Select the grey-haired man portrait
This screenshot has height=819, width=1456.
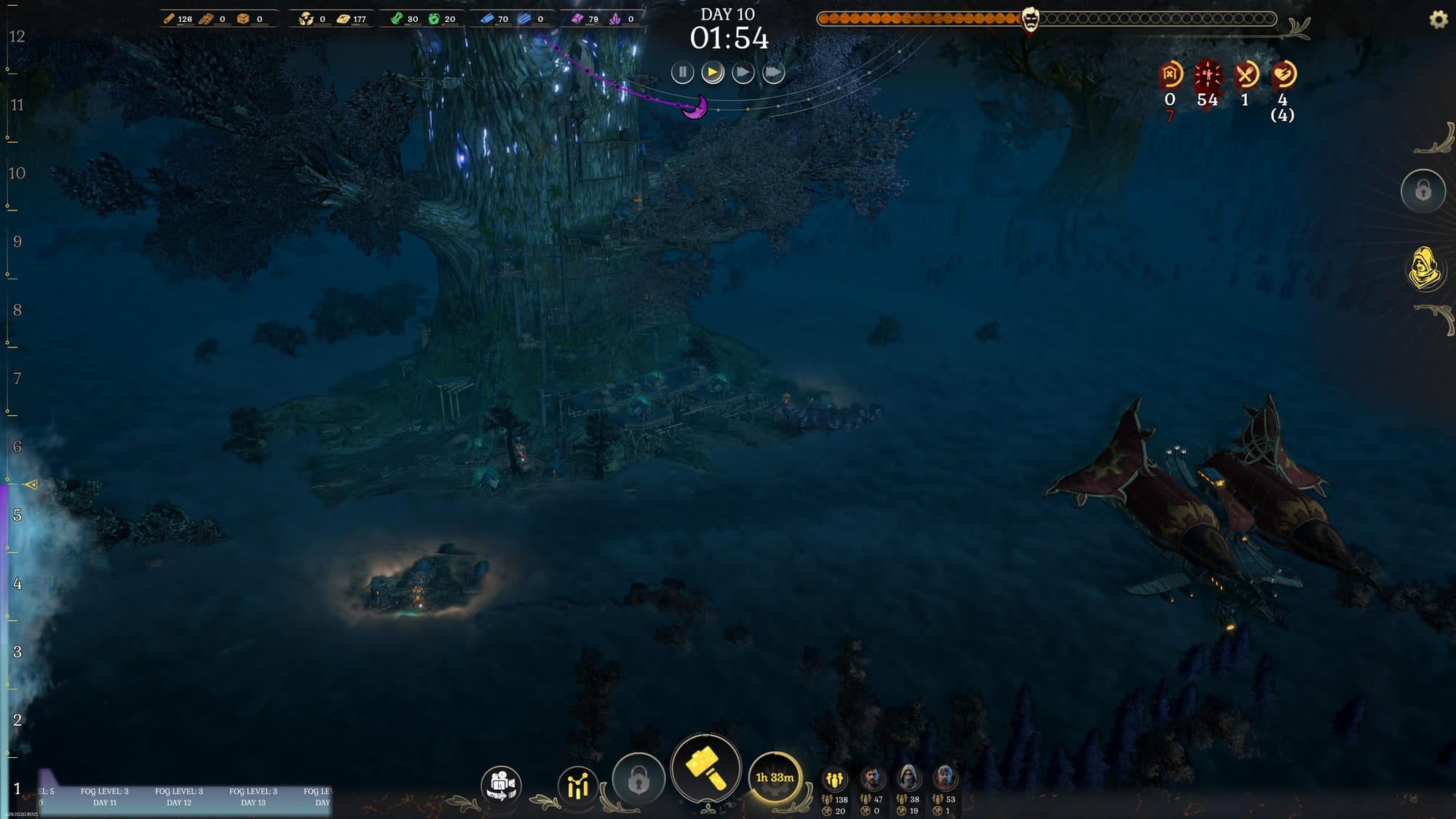tap(944, 779)
